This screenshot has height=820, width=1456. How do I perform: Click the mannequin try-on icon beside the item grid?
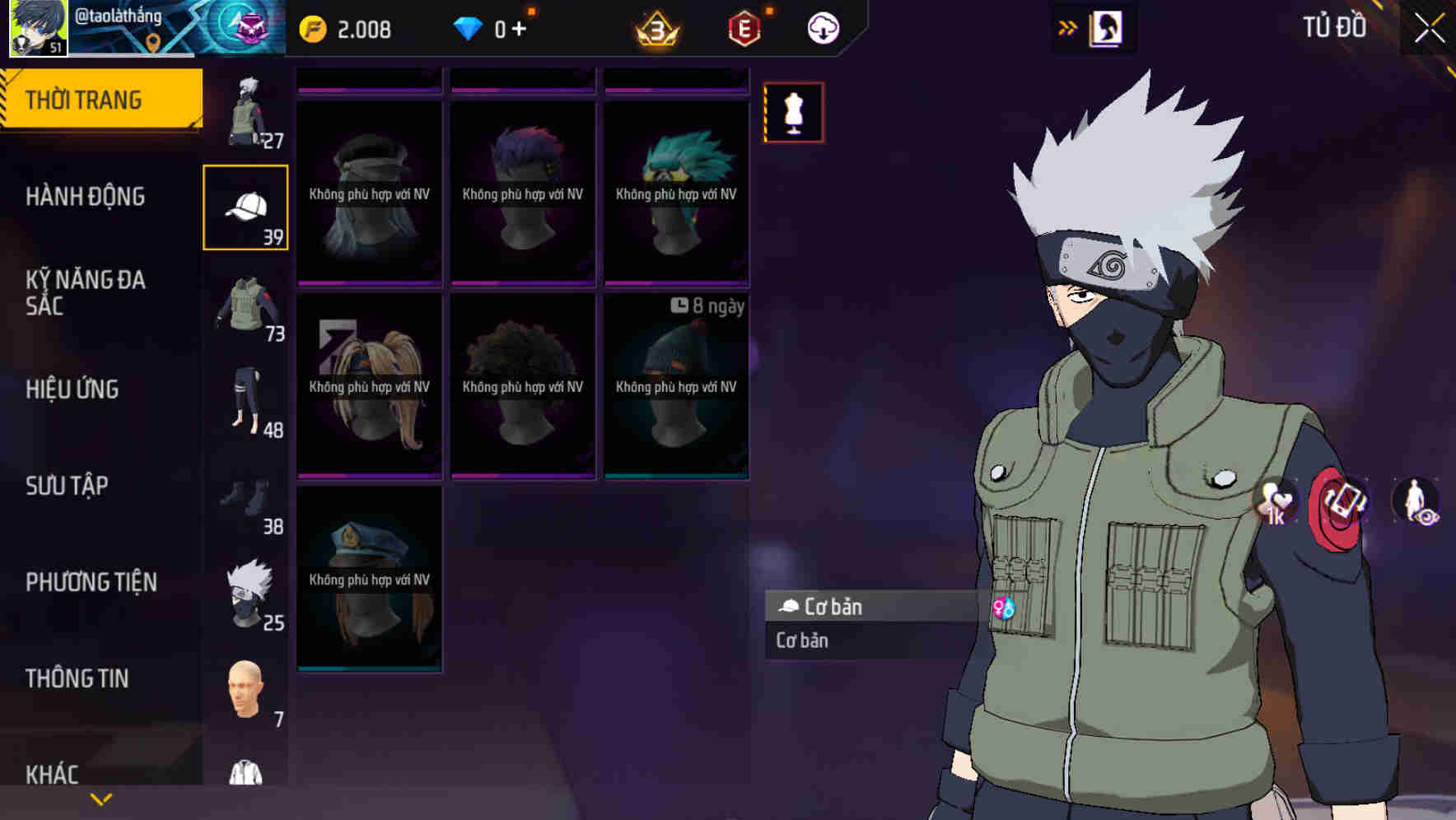tap(793, 113)
